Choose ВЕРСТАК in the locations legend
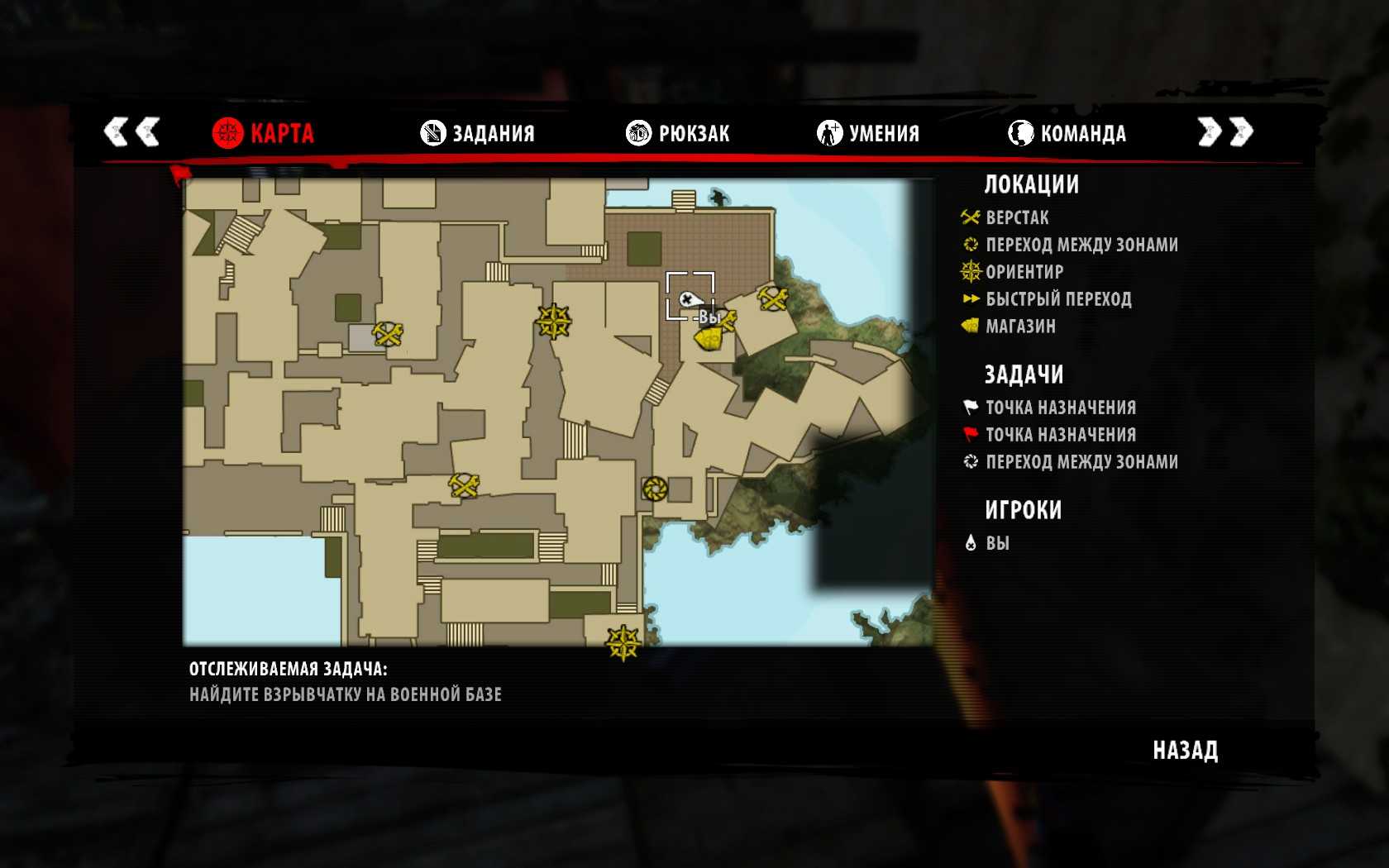Viewport: 1389px width, 868px height. point(1016,218)
